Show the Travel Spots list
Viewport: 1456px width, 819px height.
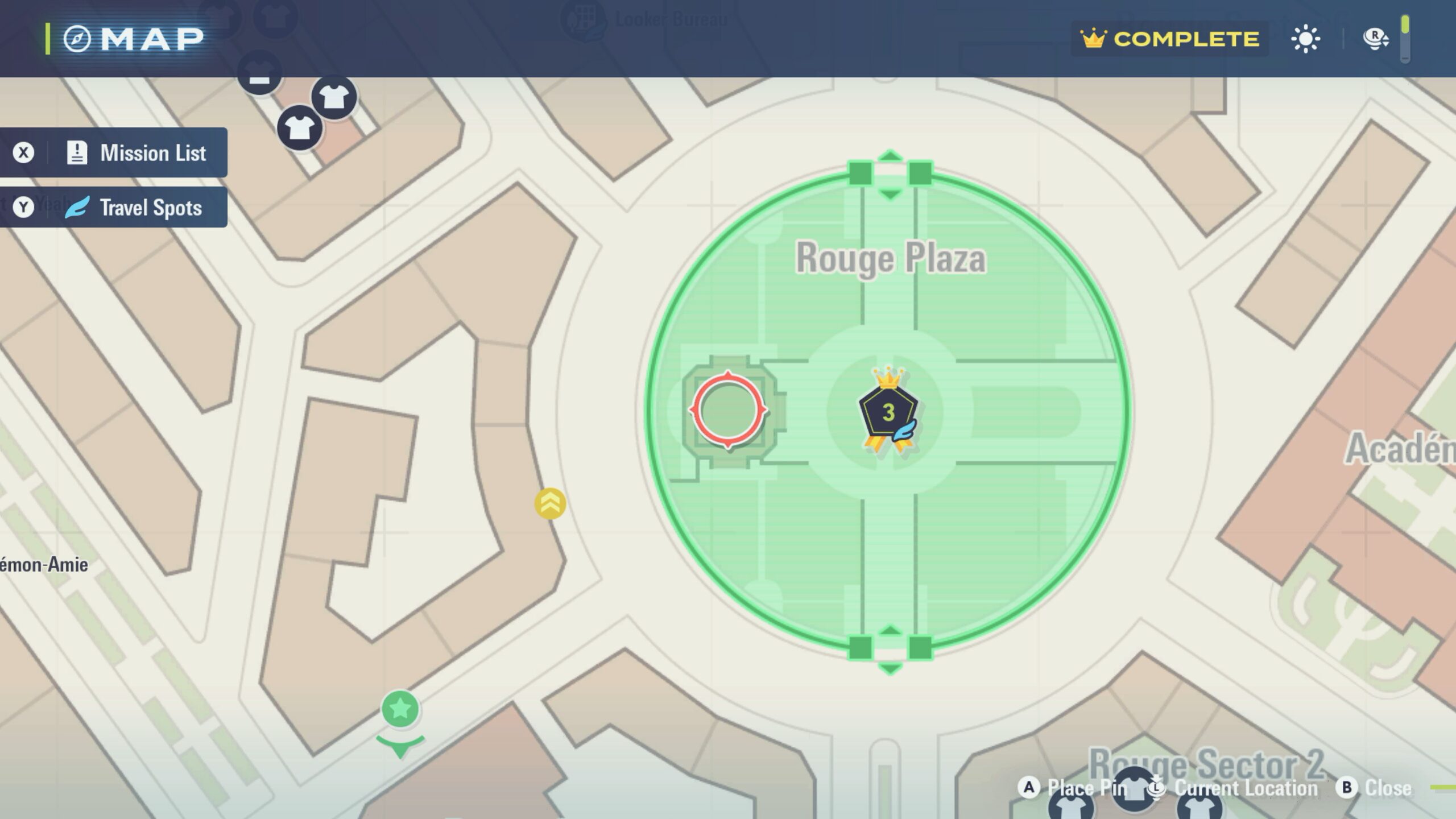[x=114, y=207]
